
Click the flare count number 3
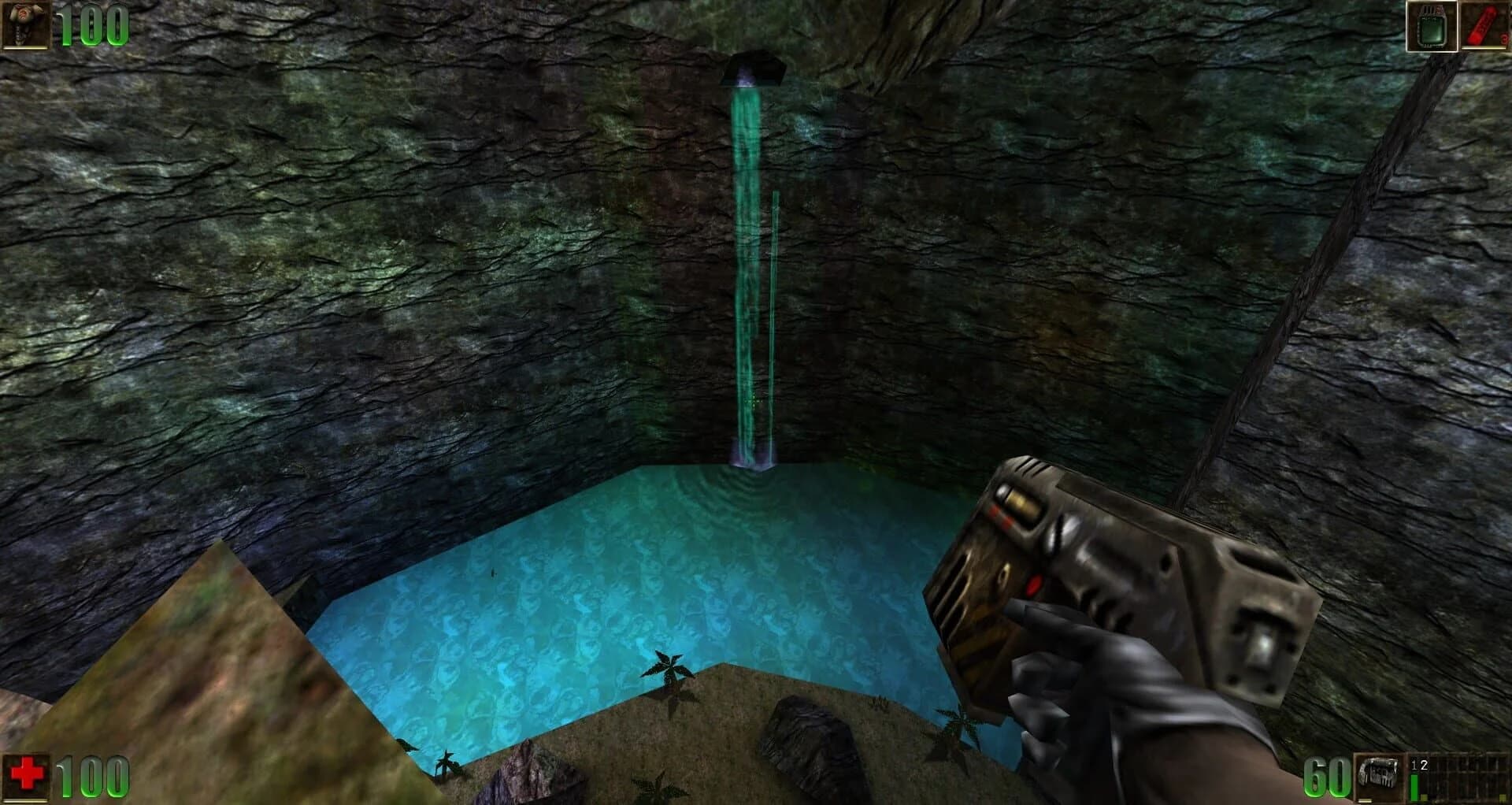(1503, 39)
